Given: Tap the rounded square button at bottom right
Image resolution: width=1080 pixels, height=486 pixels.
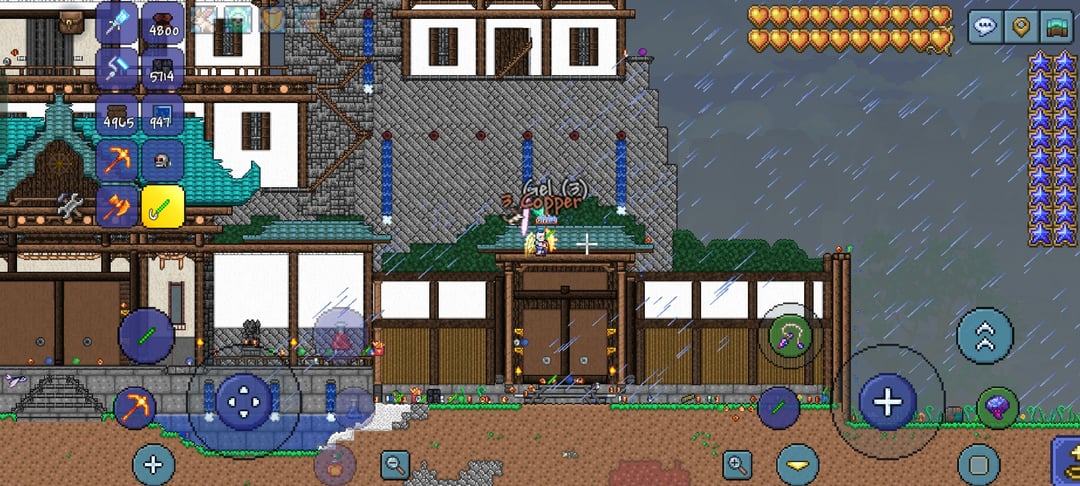Looking at the screenshot, I should (x=978, y=465).
